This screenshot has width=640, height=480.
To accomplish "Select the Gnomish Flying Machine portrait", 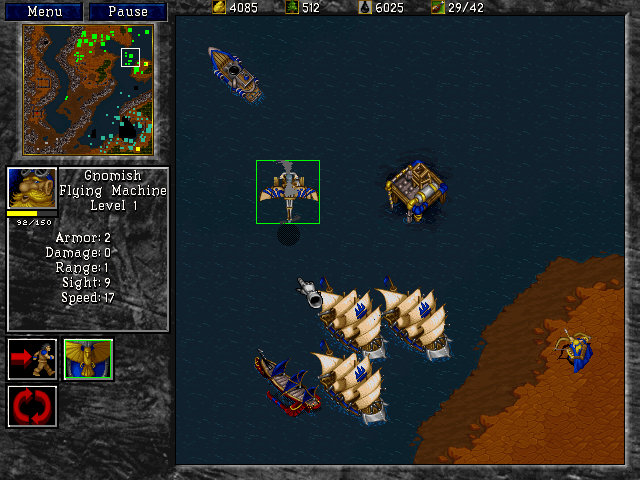I will pyautogui.click(x=32, y=188).
